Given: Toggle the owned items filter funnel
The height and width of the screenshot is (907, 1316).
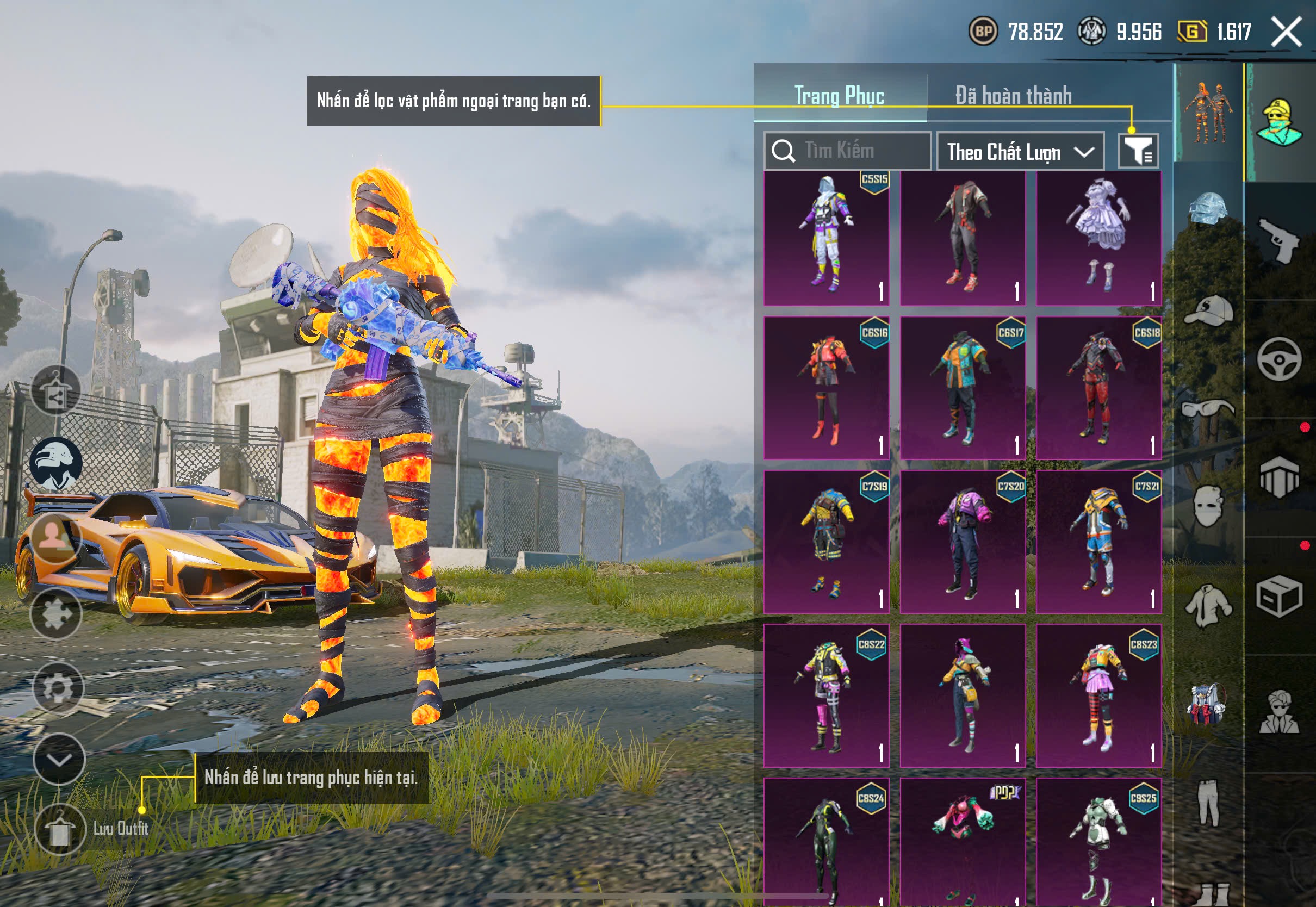Looking at the screenshot, I should (x=1138, y=151).
